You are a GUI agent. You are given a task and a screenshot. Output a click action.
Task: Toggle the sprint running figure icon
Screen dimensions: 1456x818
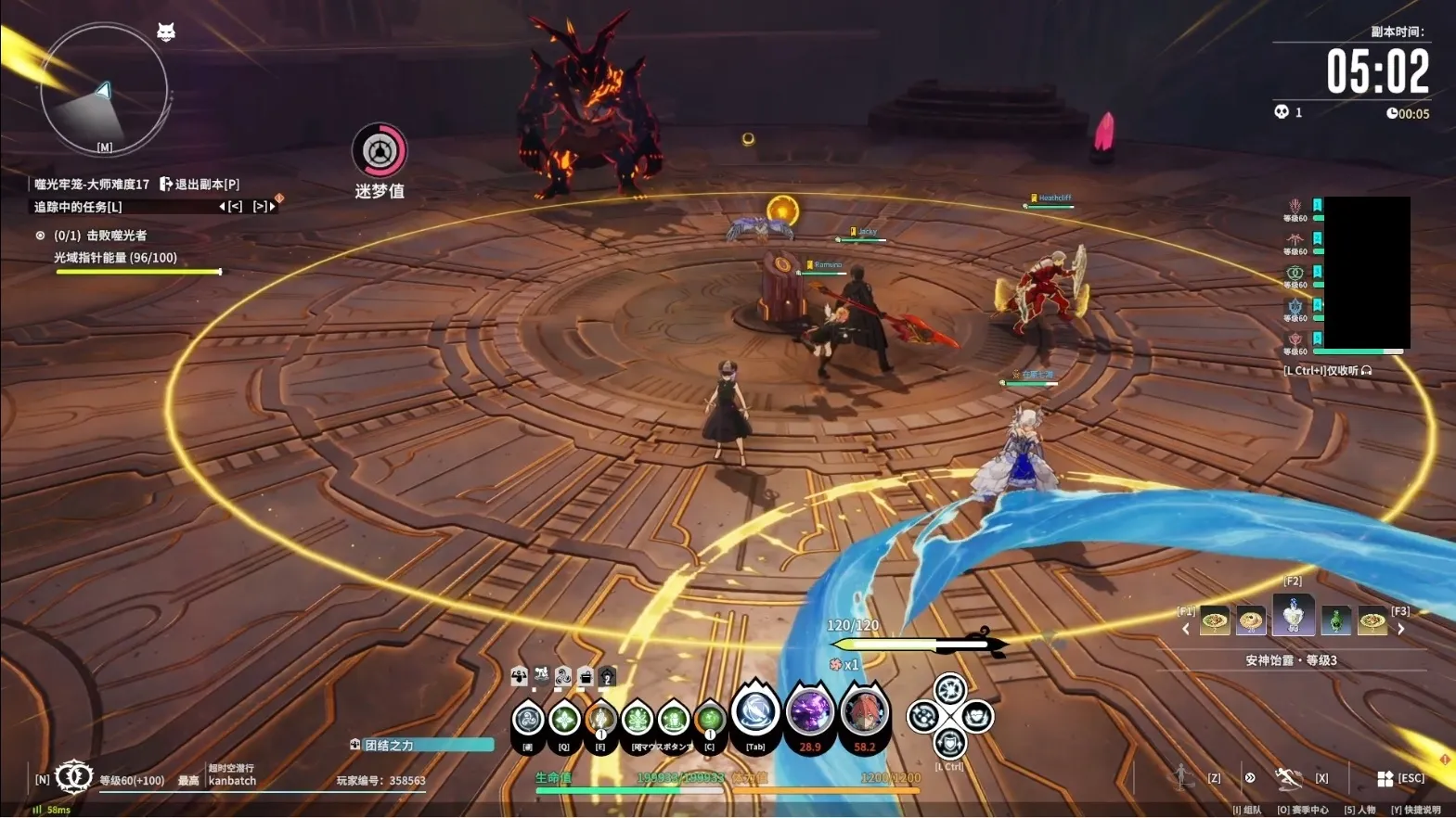pos(1288,779)
